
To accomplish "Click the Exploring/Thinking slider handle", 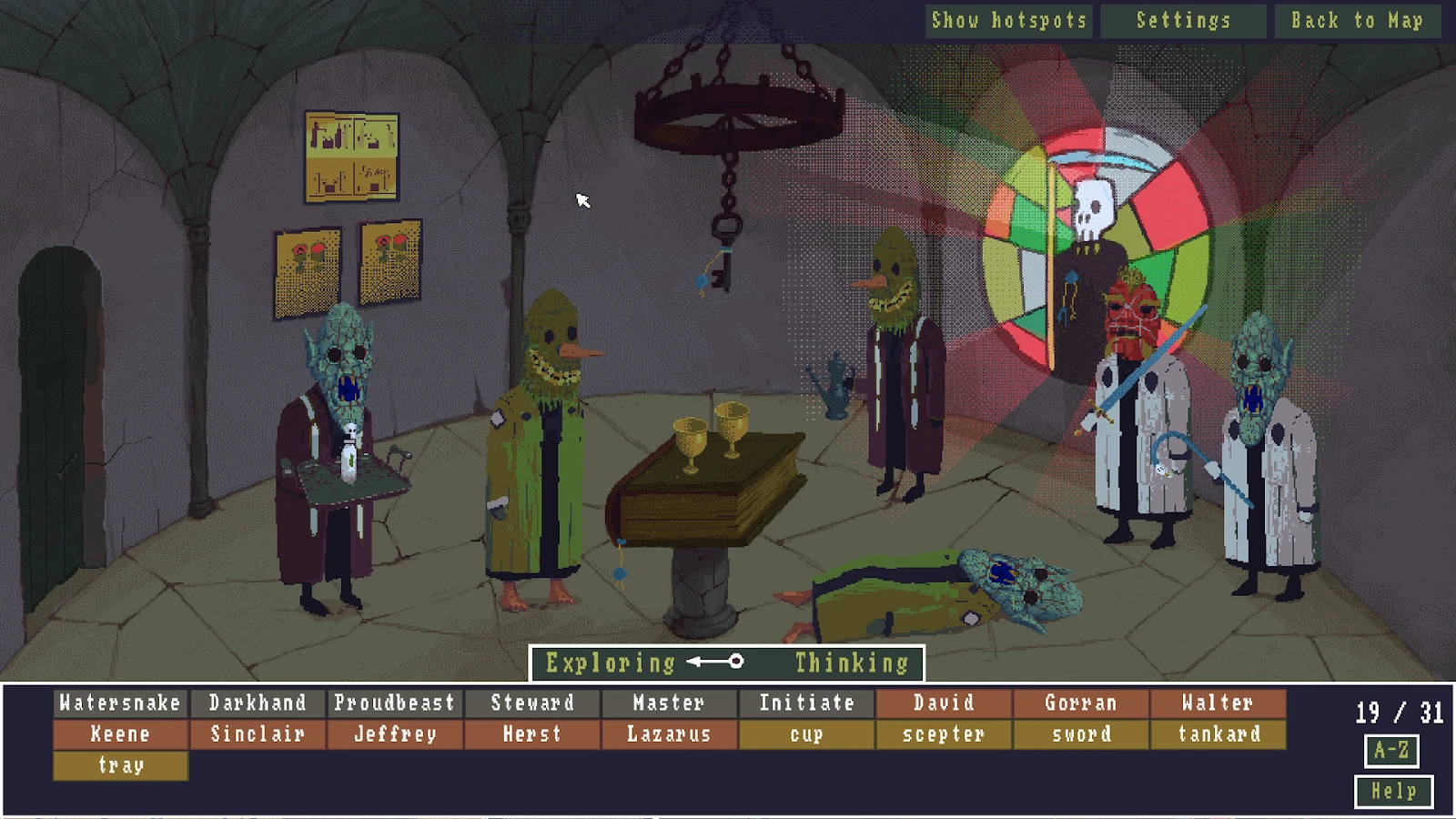I will [735, 663].
